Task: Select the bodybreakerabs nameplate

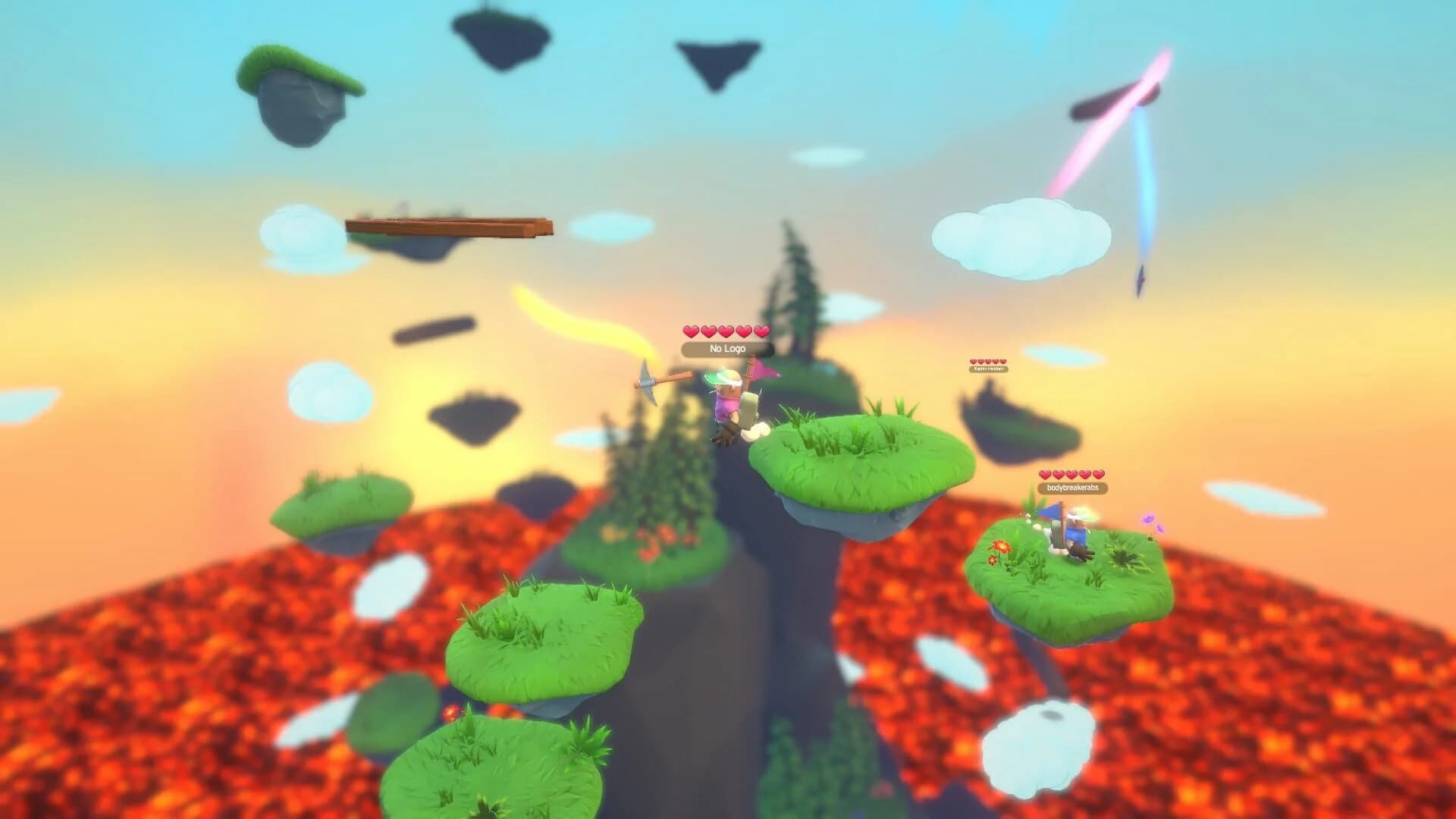Action: tap(1072, 488)
